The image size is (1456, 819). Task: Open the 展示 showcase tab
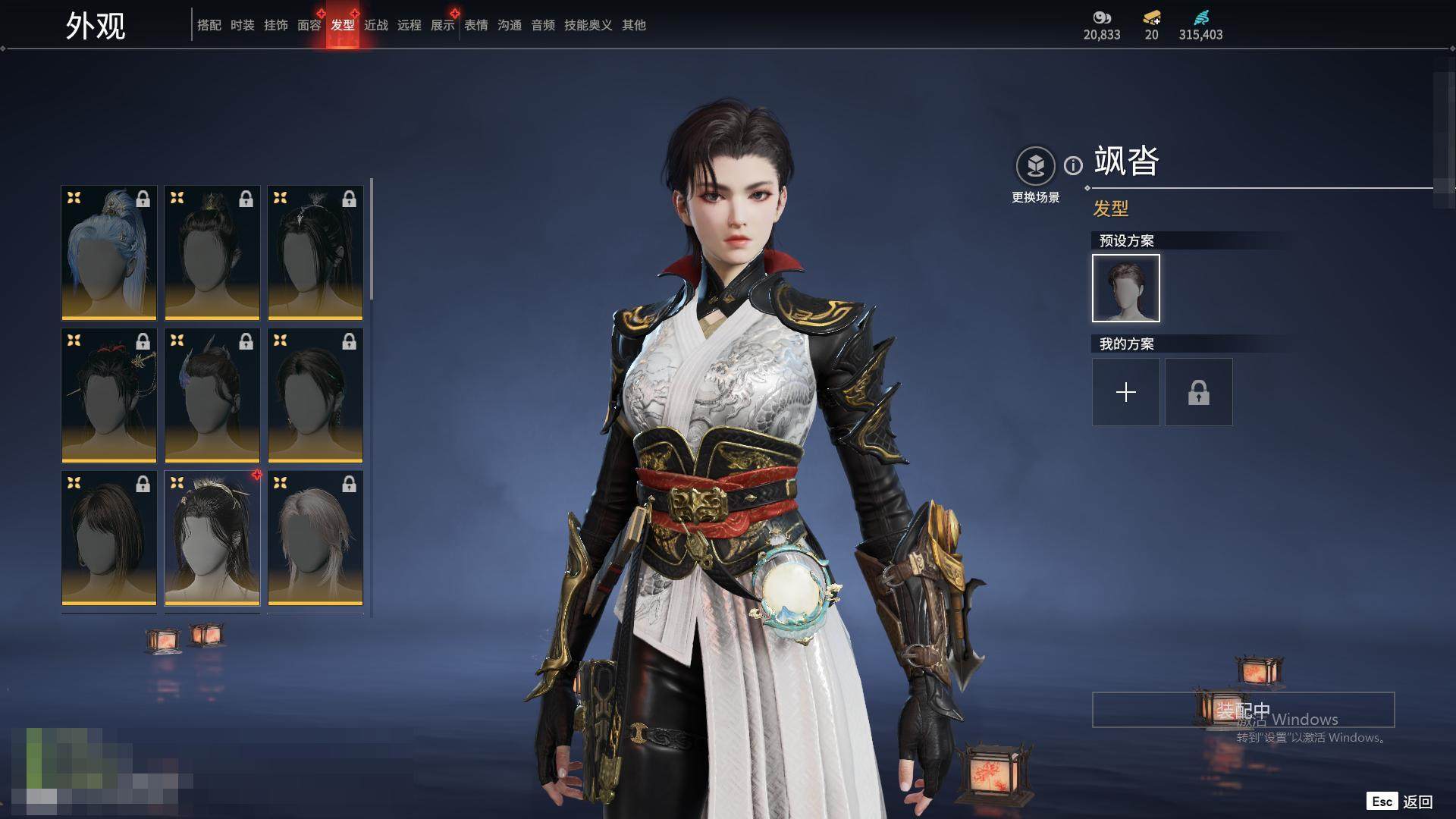pyautogui.click(x=442, y=25)
